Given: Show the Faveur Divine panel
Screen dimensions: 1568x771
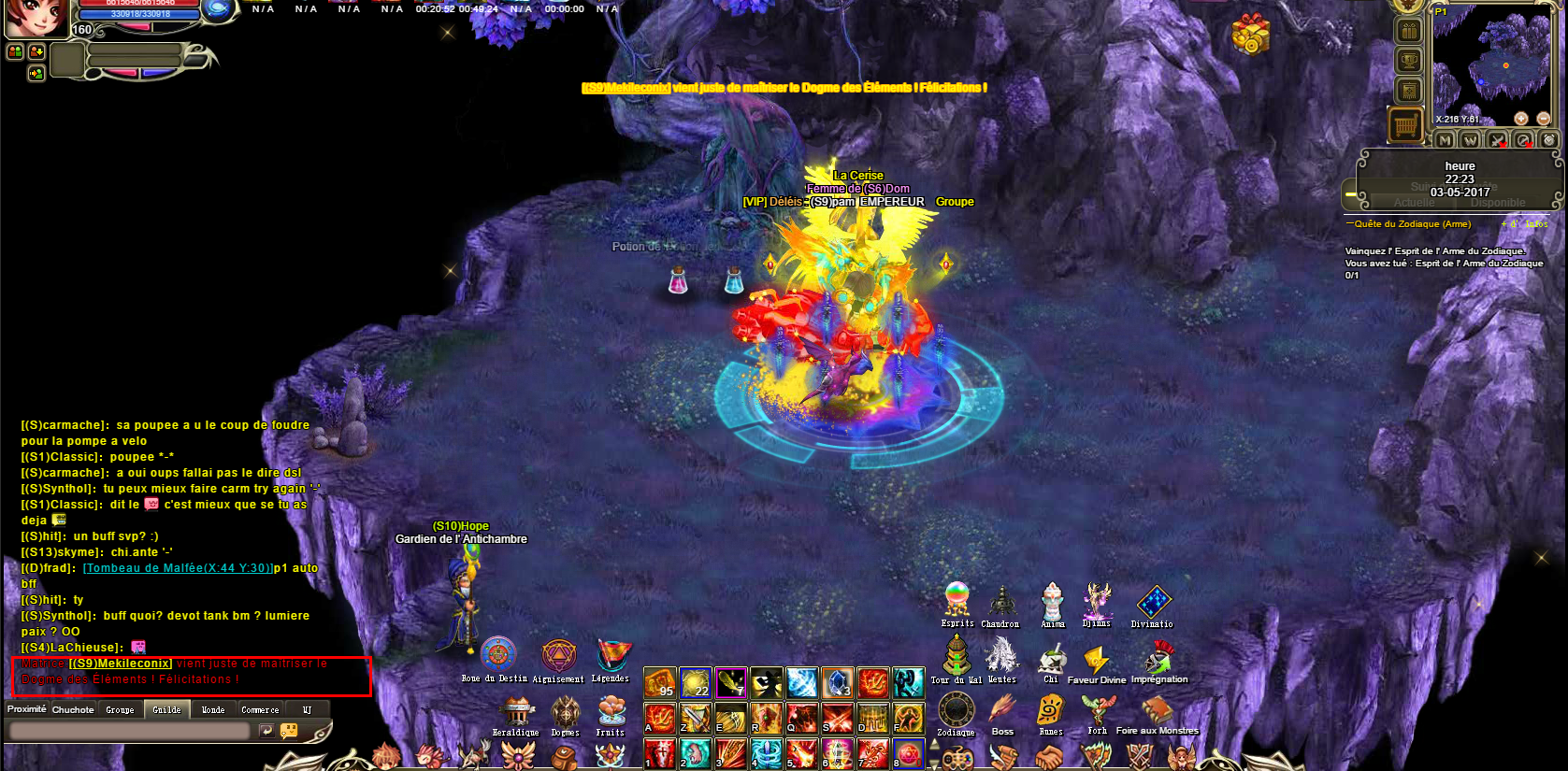Looking at the screenshot, I should click(x=1096, y=661).
